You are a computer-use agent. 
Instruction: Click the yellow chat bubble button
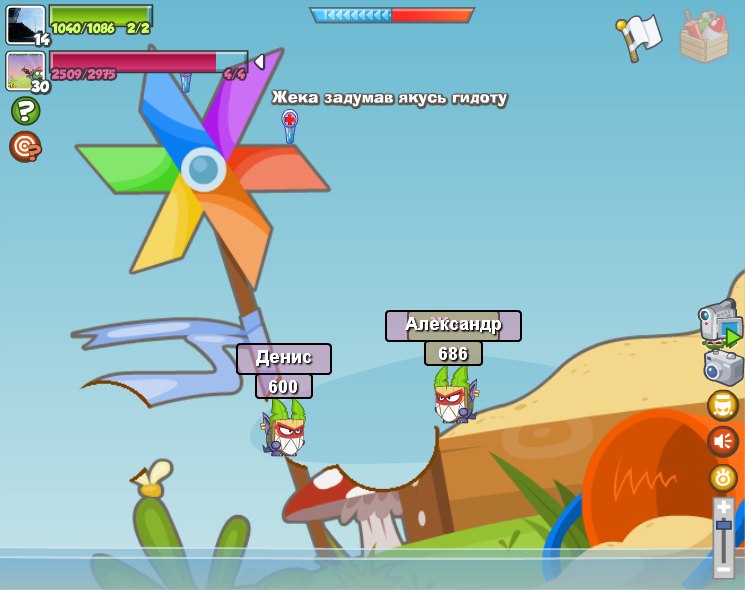click(723, 405)
